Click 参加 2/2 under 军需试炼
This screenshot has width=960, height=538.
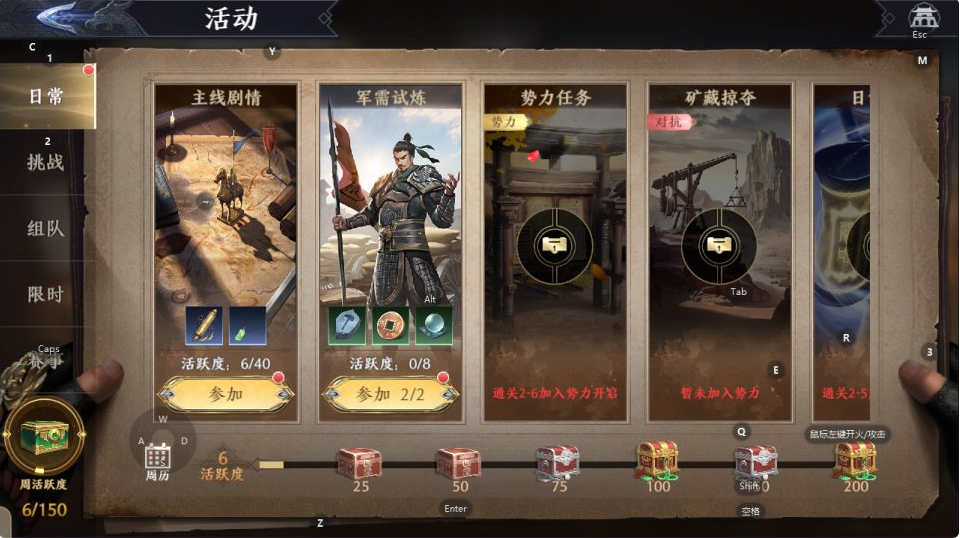pos(390,394)
